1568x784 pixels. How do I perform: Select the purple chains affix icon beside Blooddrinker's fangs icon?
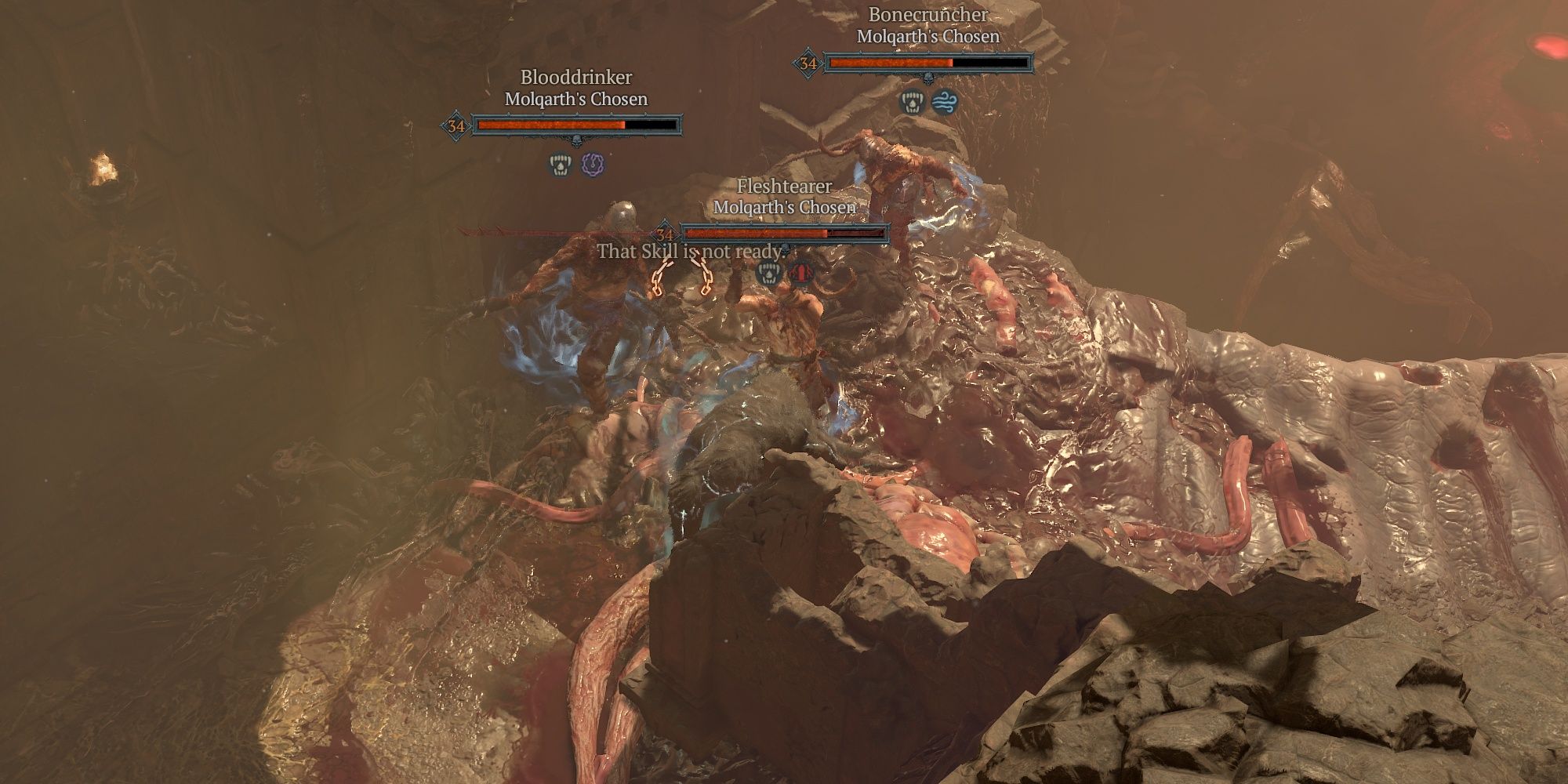pos(591,165)
